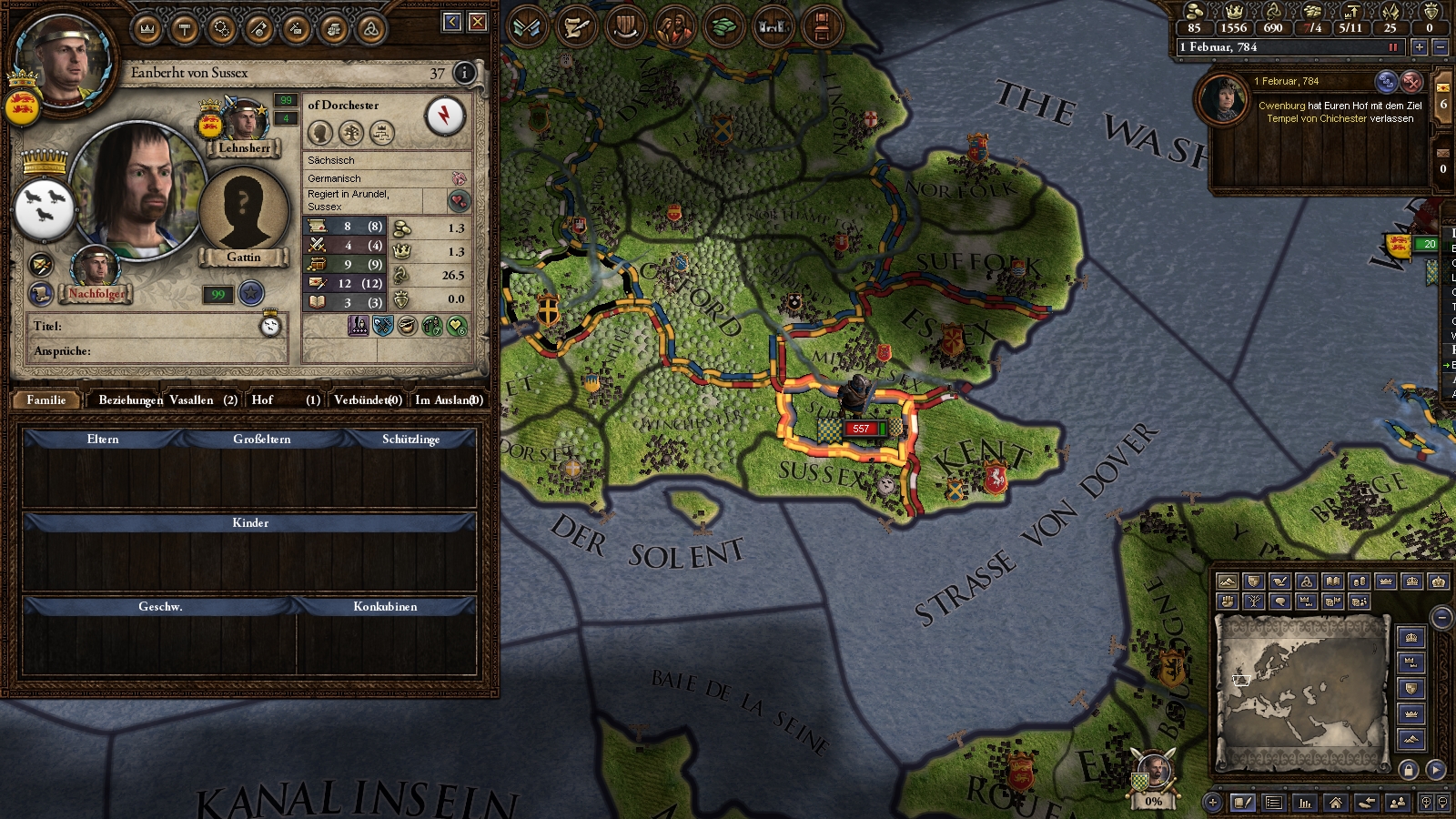The image size is (1456, 819).
Task: Open the family tree icon
Action: click(x=351, y=133)
